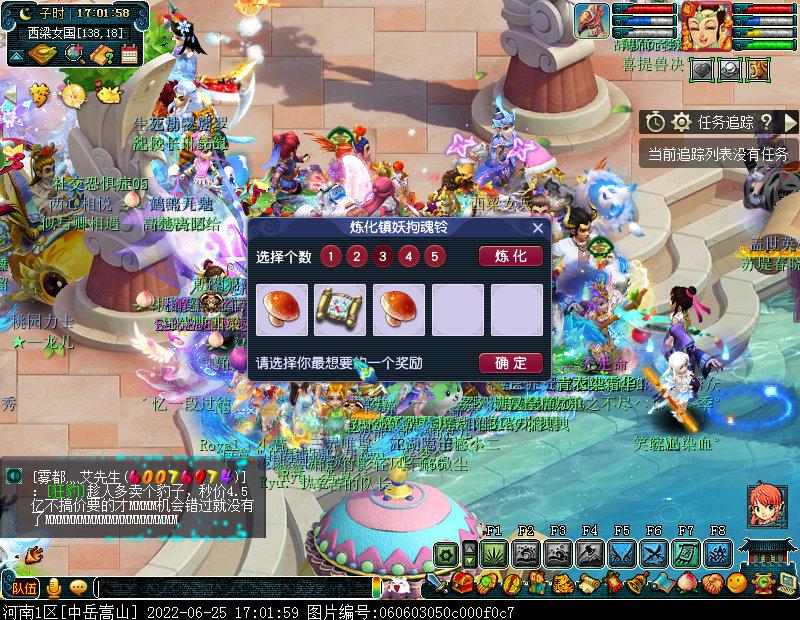
Task: Show task tracking help question mark
Action: (x=766, y=122)
